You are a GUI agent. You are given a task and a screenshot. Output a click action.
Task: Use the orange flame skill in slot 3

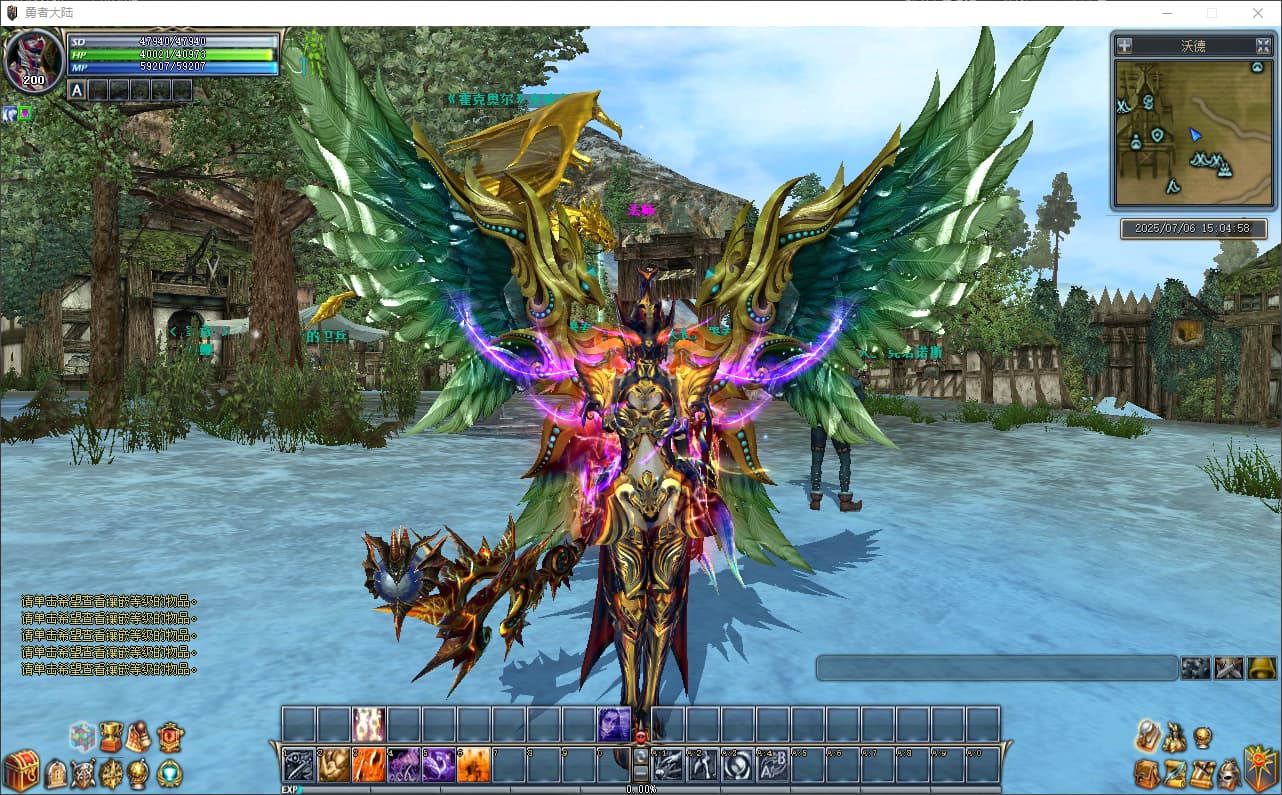[x=369, y=765]
